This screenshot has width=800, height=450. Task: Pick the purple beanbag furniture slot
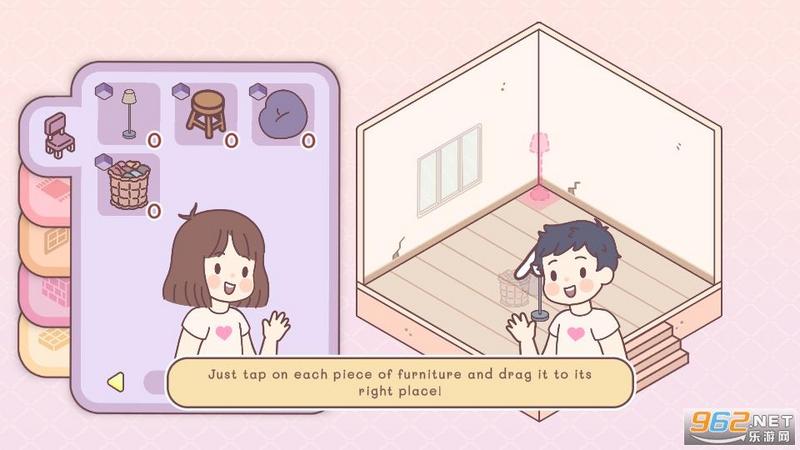coord(283,115)
